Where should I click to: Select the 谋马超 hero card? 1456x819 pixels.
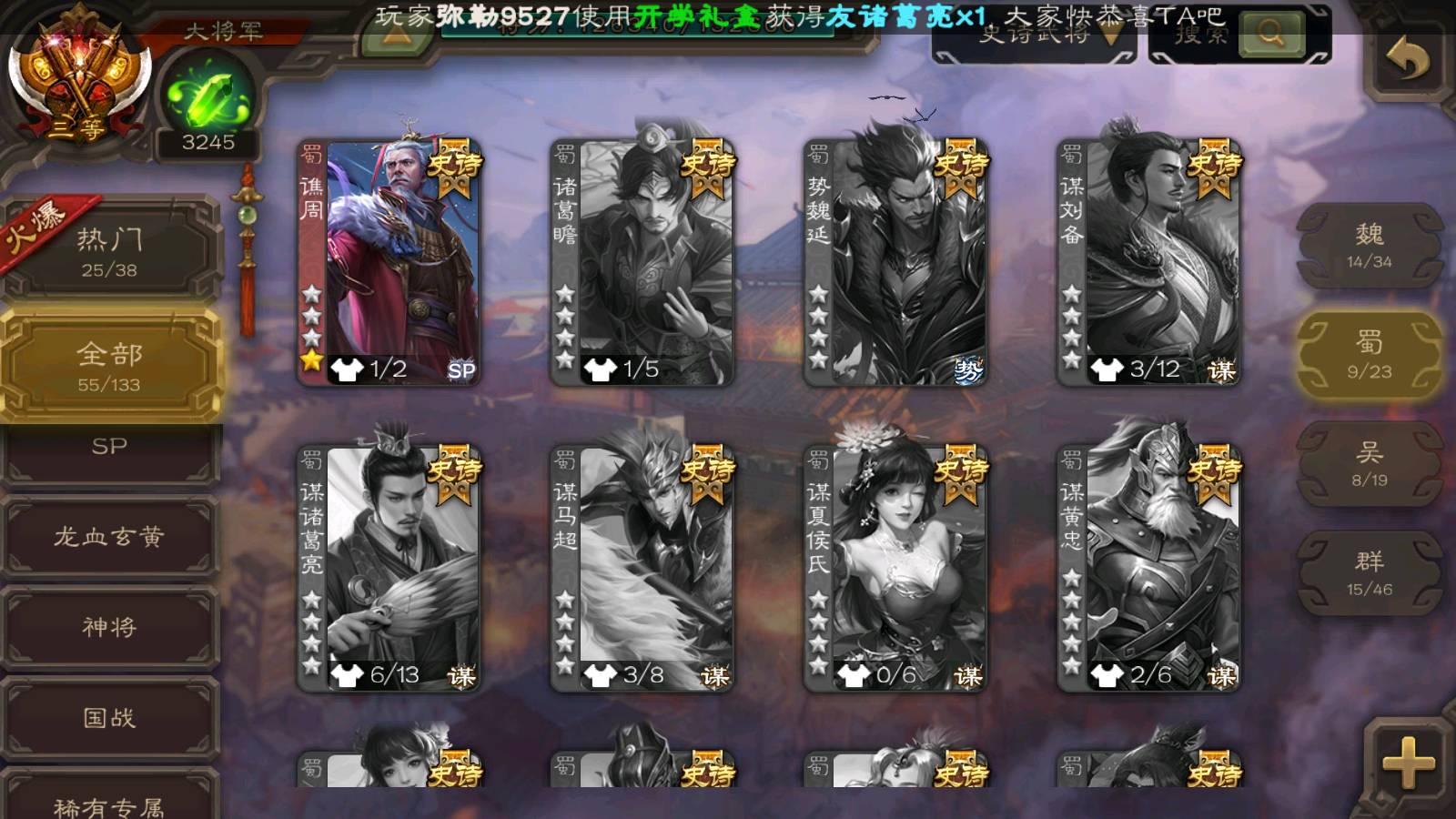642,568
